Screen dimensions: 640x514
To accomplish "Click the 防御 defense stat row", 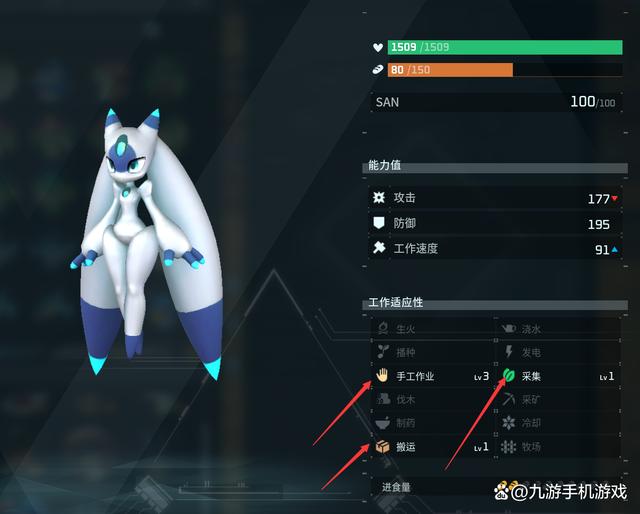I will click(x=495, y=224).
